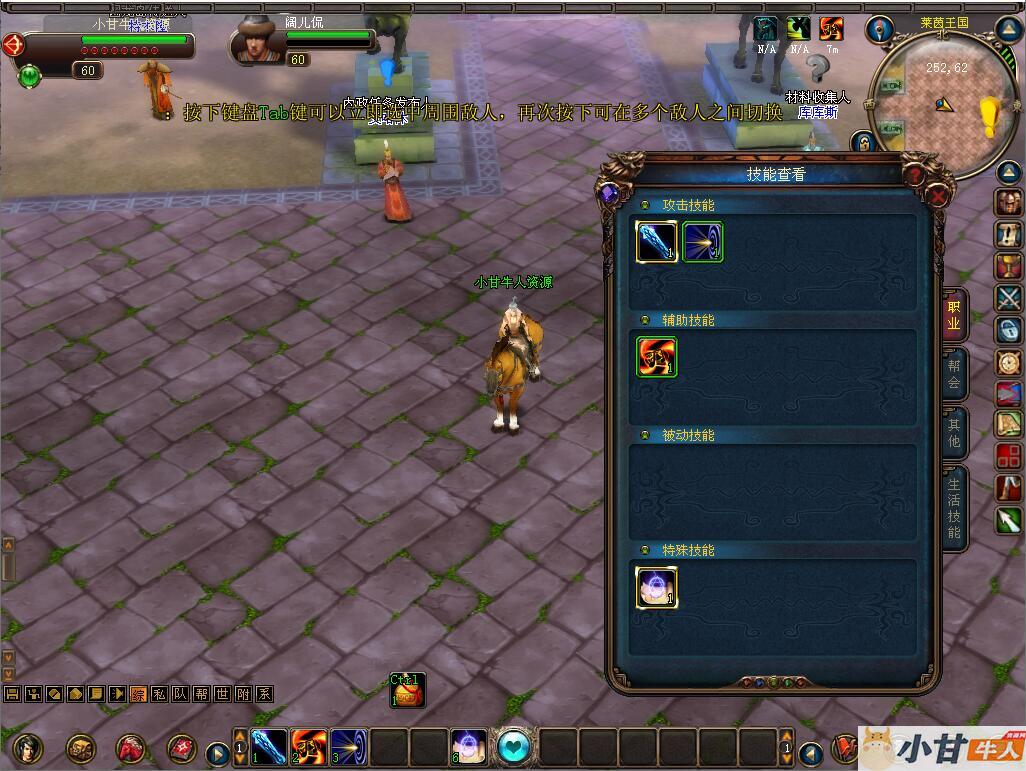Image resolution: width=1026 pixels, height=771 pixels.
Task: Open the skill window help question mark
Action: (x=912, y=175)
